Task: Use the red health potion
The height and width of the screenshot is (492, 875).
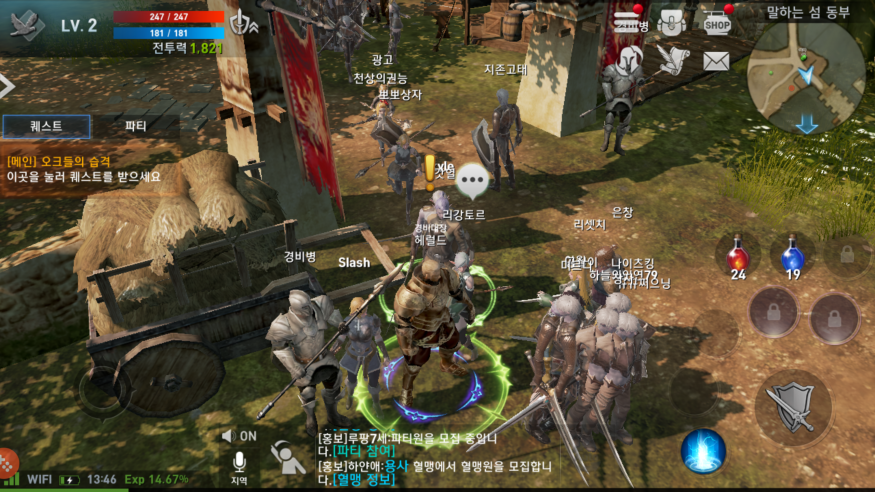Action: [738, 256]
